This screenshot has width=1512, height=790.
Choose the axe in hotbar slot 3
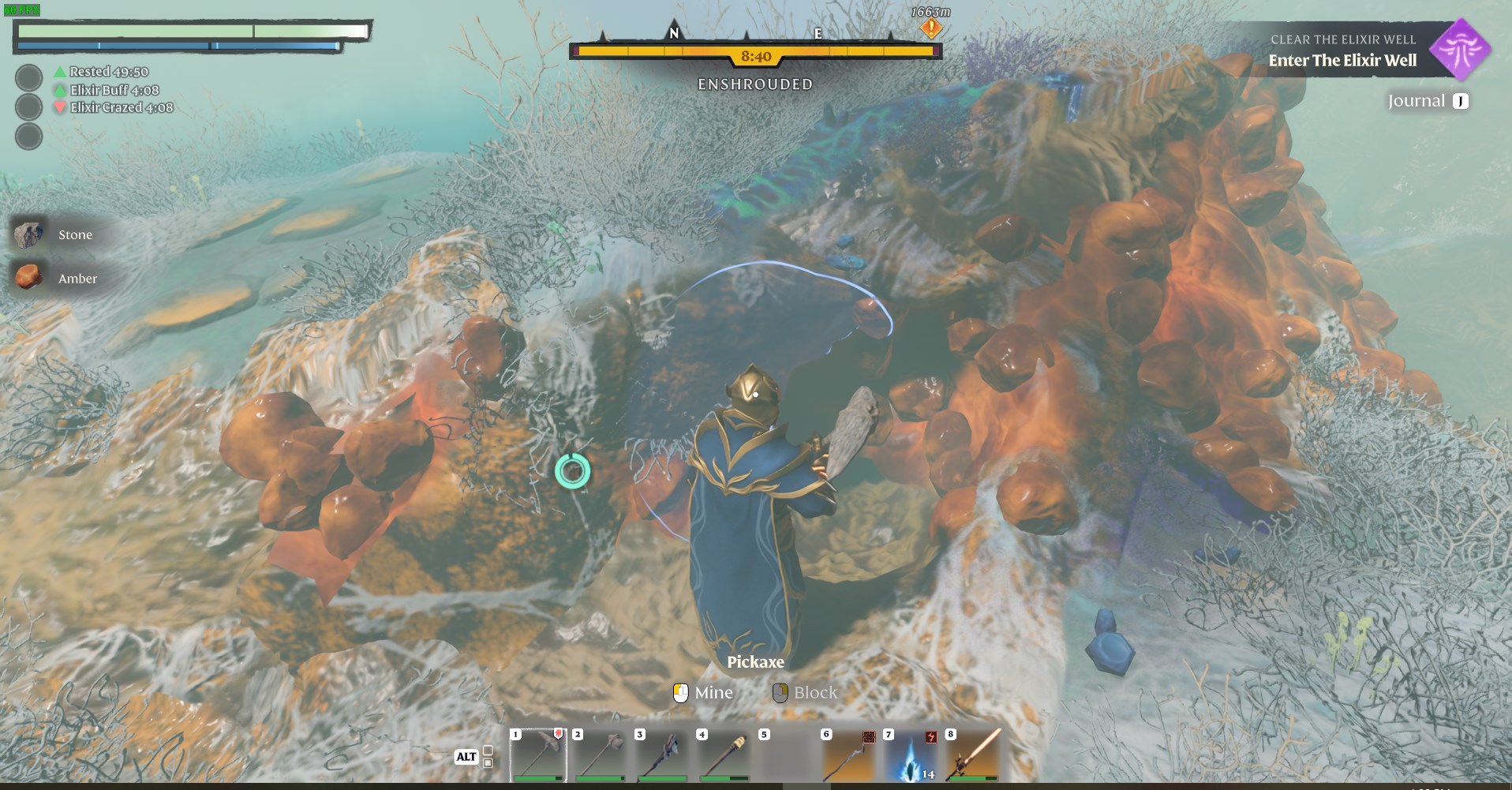663,755
